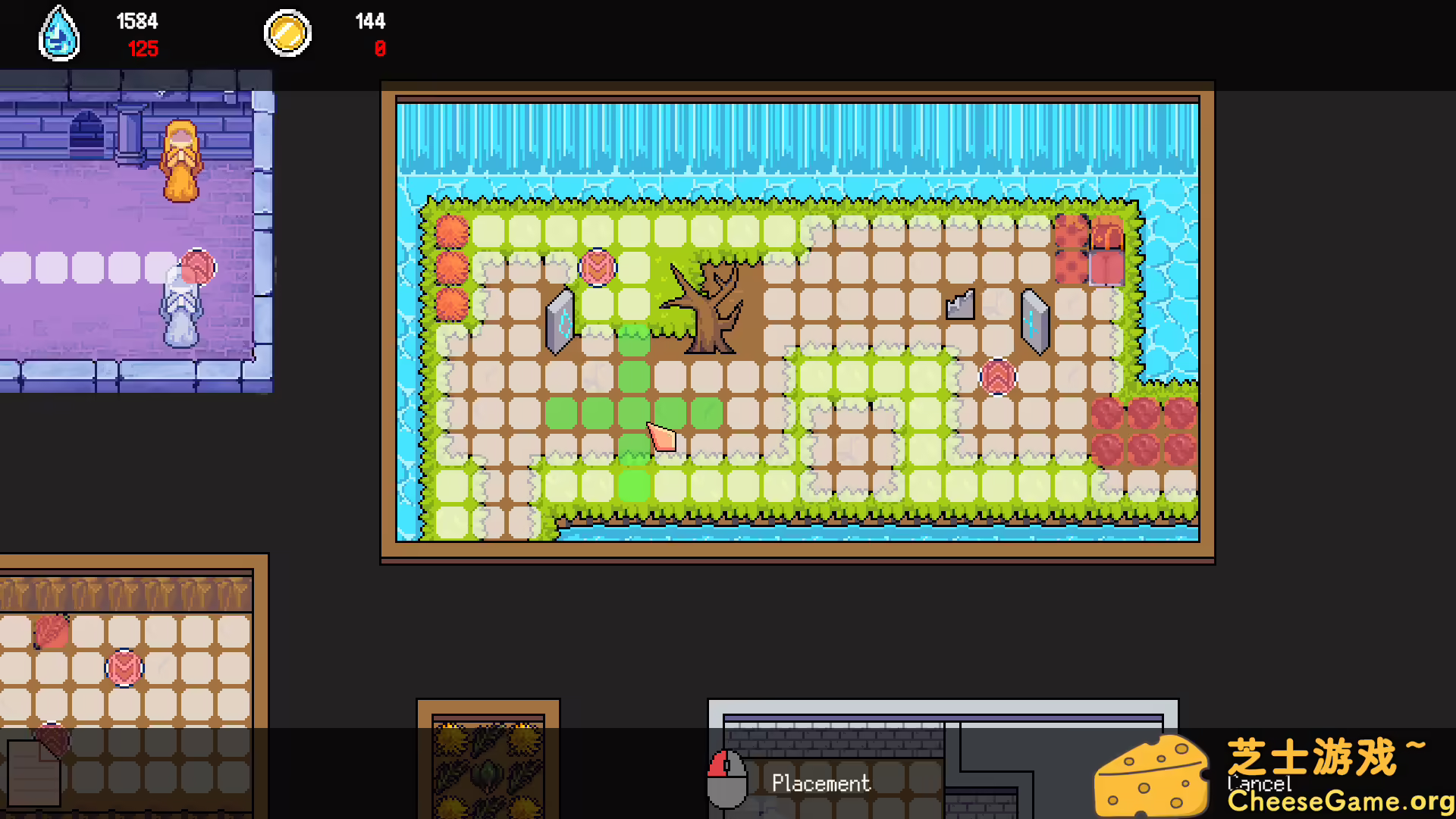The width and height of the screenshot is (1456, 819).
Task: Select the left blue portal crystal
Action: [x=560, y=322]
